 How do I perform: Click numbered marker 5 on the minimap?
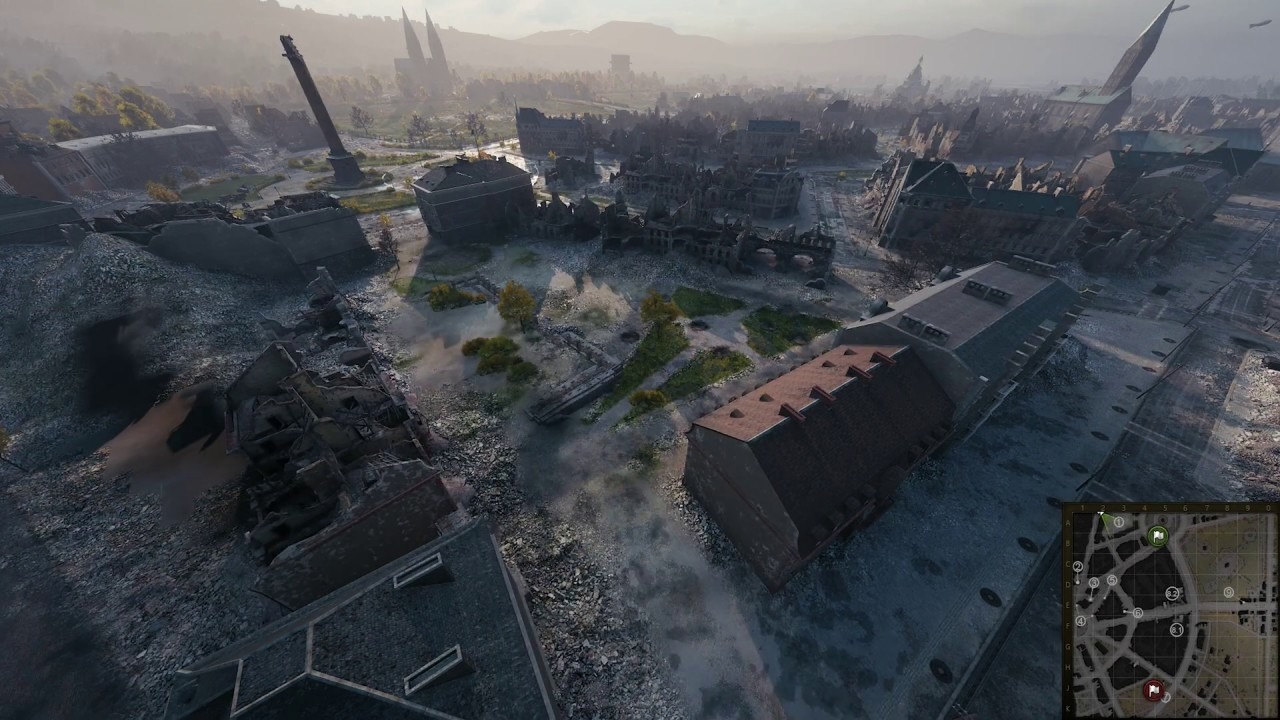pos(1112,580)
